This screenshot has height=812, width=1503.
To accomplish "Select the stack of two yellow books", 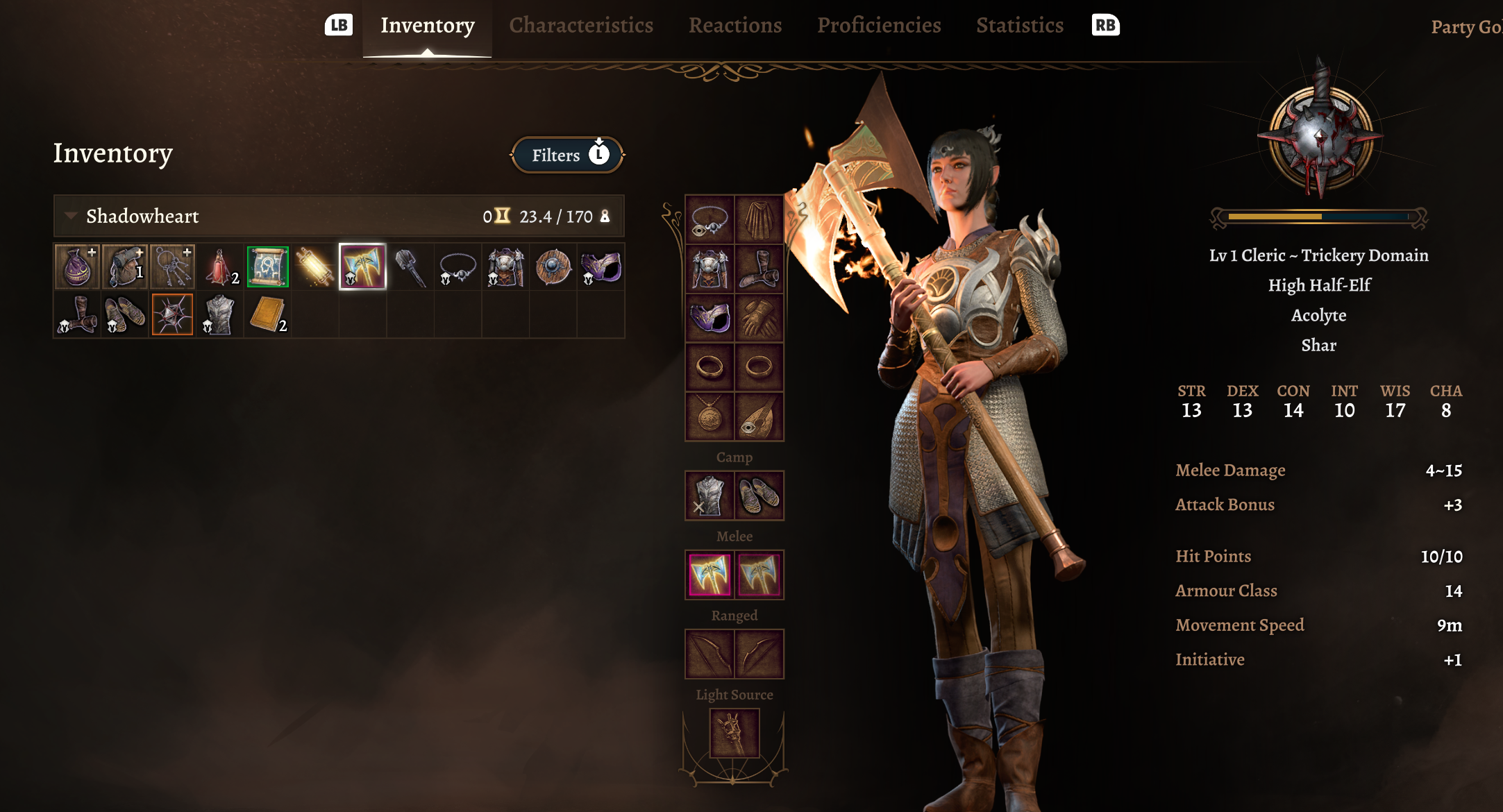I will tap(267, 314).
